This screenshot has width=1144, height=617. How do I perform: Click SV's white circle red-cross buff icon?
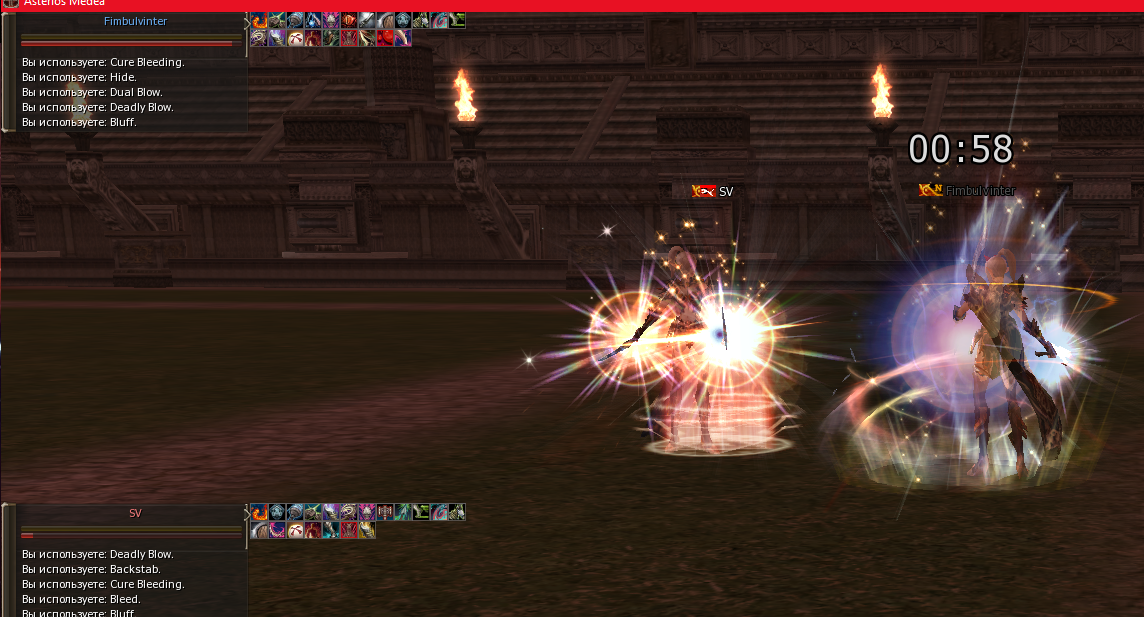(x=295, y=530)
